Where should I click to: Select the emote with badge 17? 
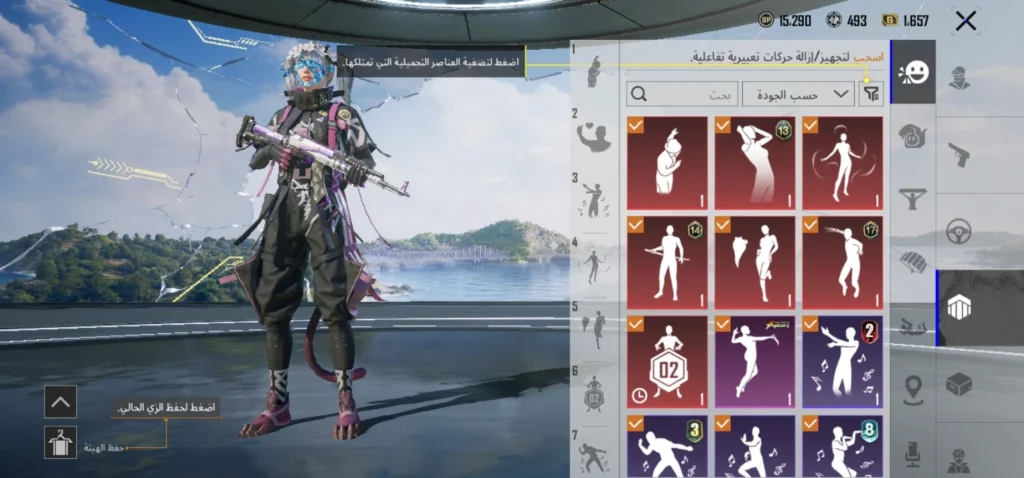(842, 262)
